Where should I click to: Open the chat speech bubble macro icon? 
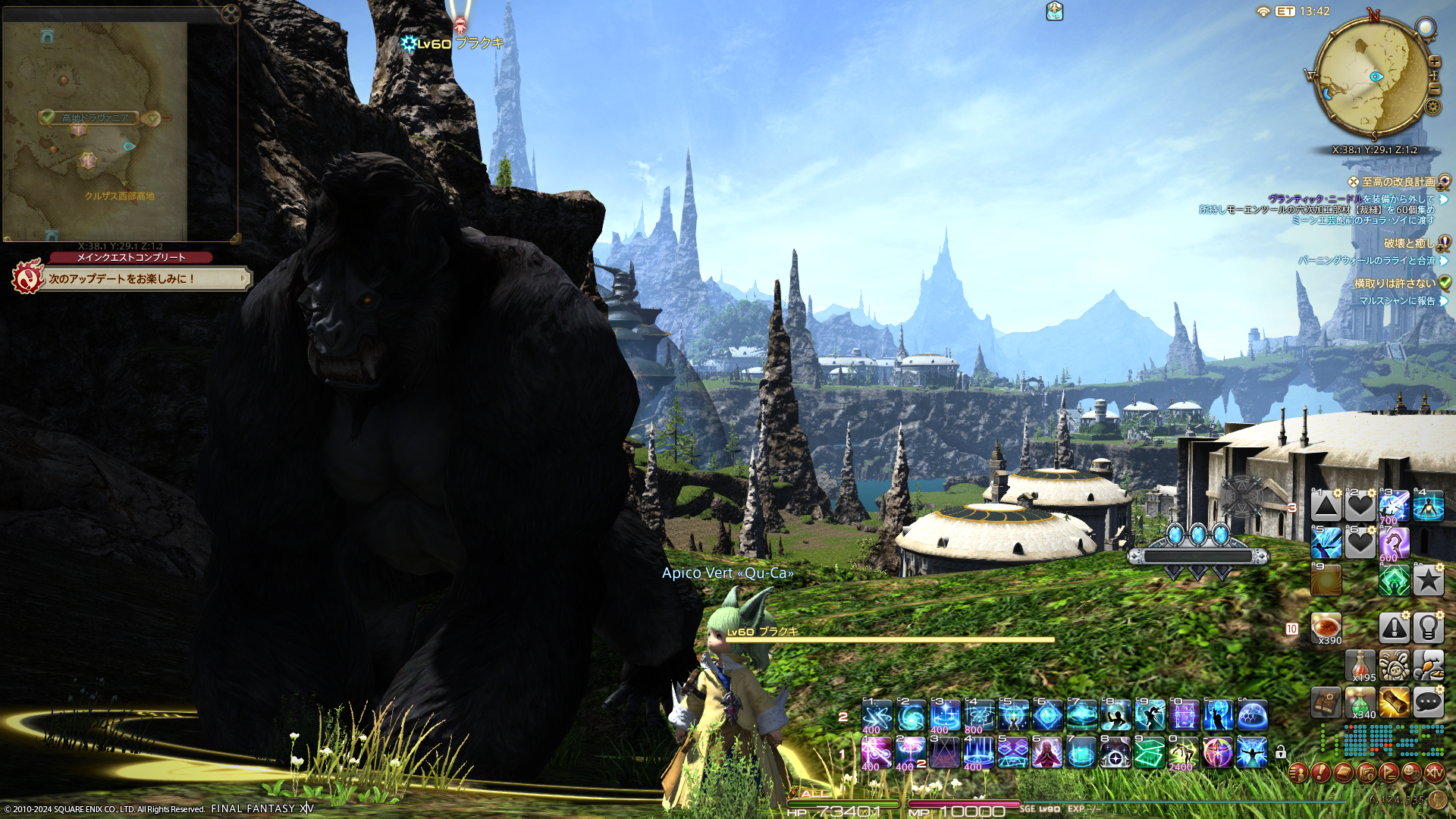pyautogui.click(x=1428, y=702)
